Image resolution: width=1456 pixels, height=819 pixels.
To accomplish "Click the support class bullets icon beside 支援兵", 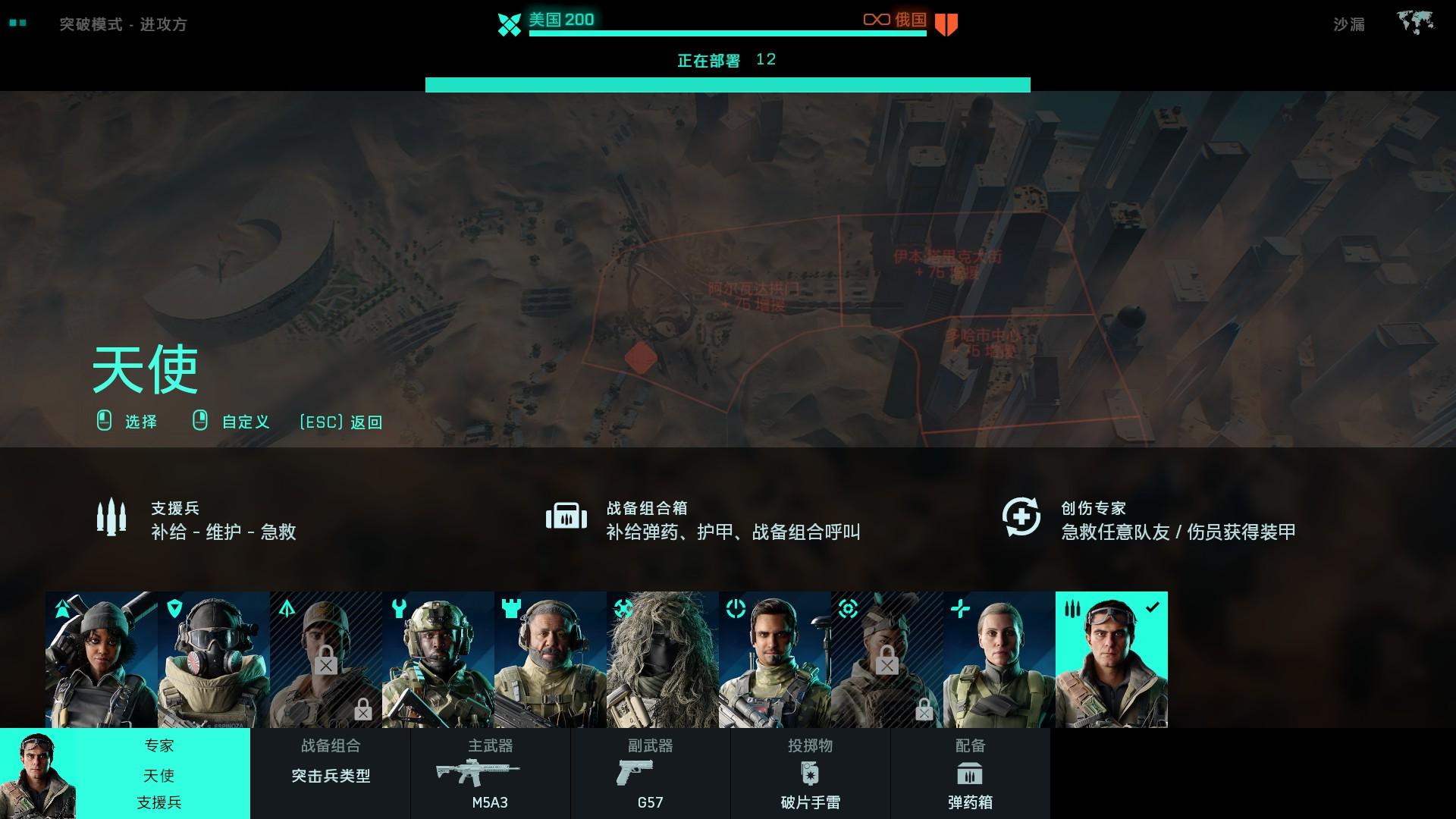I will (x=112, y=517).
